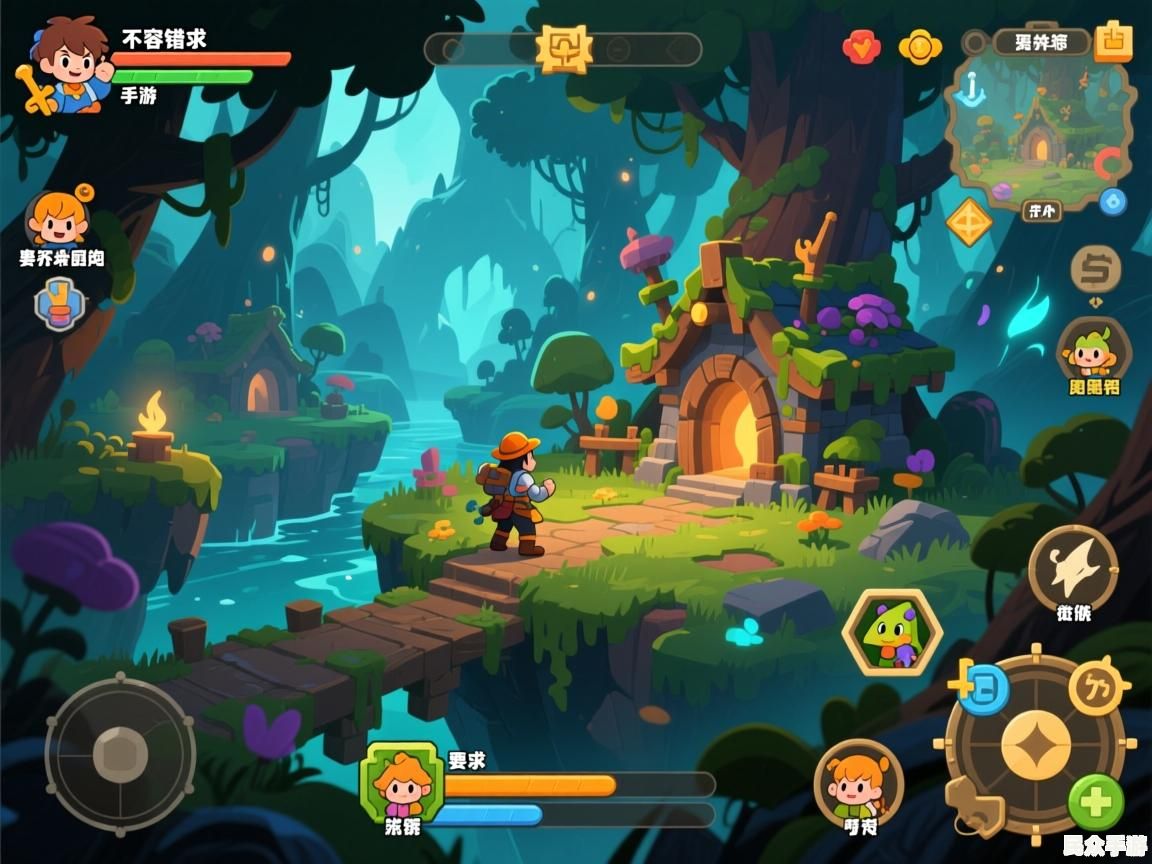Click the orange square button beside the minimap title

pos(1113,41)
